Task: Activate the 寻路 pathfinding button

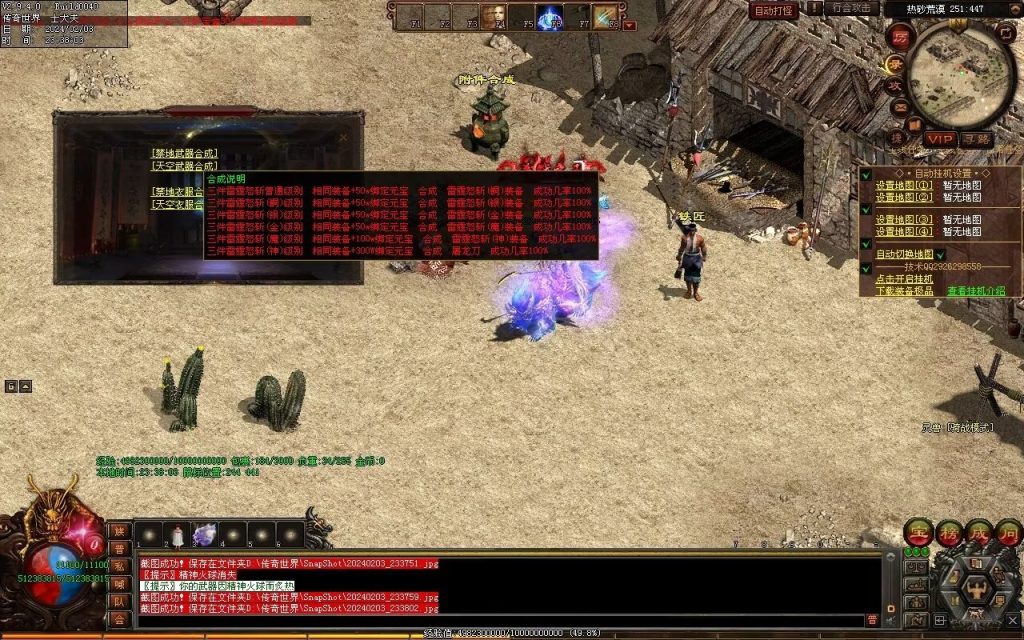Action: pos(976,139)
